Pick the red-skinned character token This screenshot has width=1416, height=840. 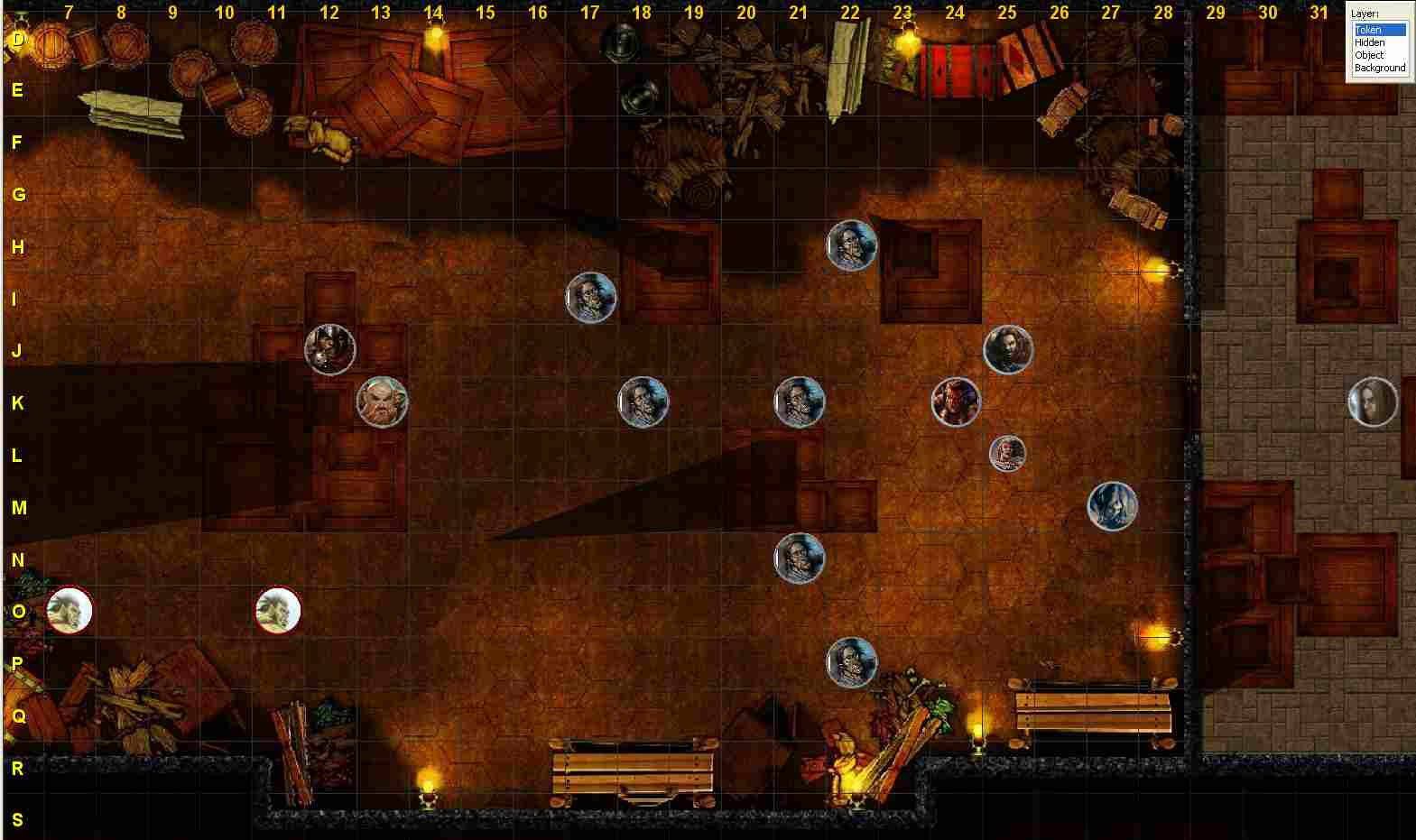pyautogui.click(x=956, y=402)
